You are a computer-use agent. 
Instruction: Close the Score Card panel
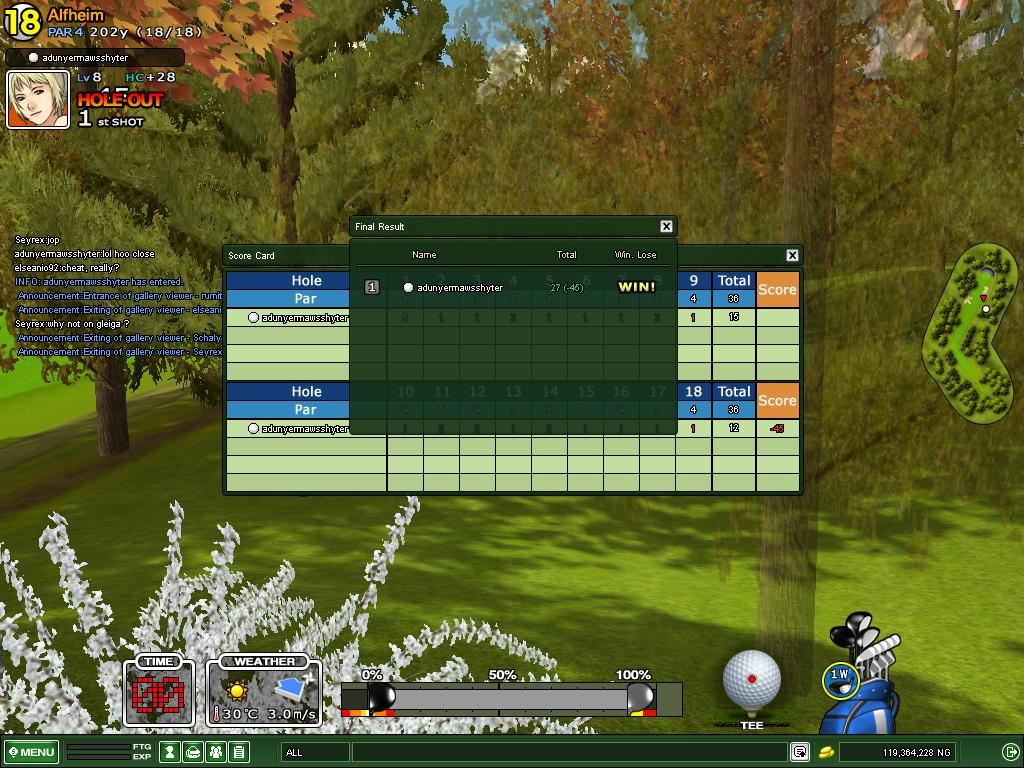point(792,255)
